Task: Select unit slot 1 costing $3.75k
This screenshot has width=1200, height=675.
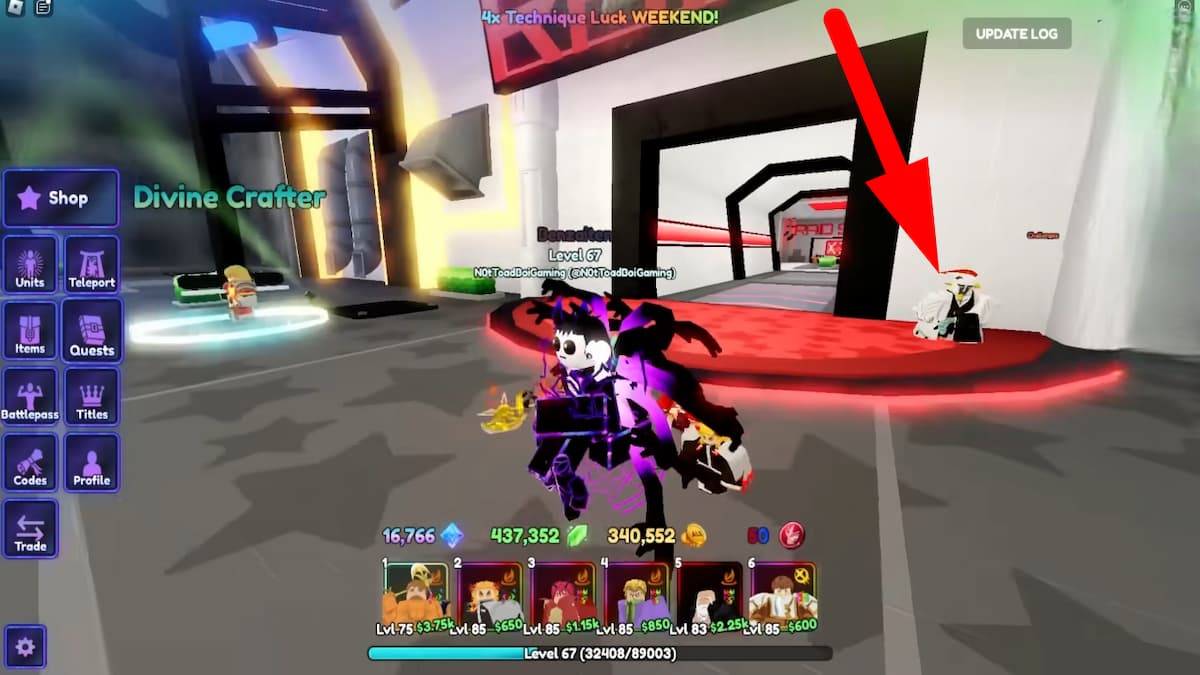Action: (x=417, y=596)
